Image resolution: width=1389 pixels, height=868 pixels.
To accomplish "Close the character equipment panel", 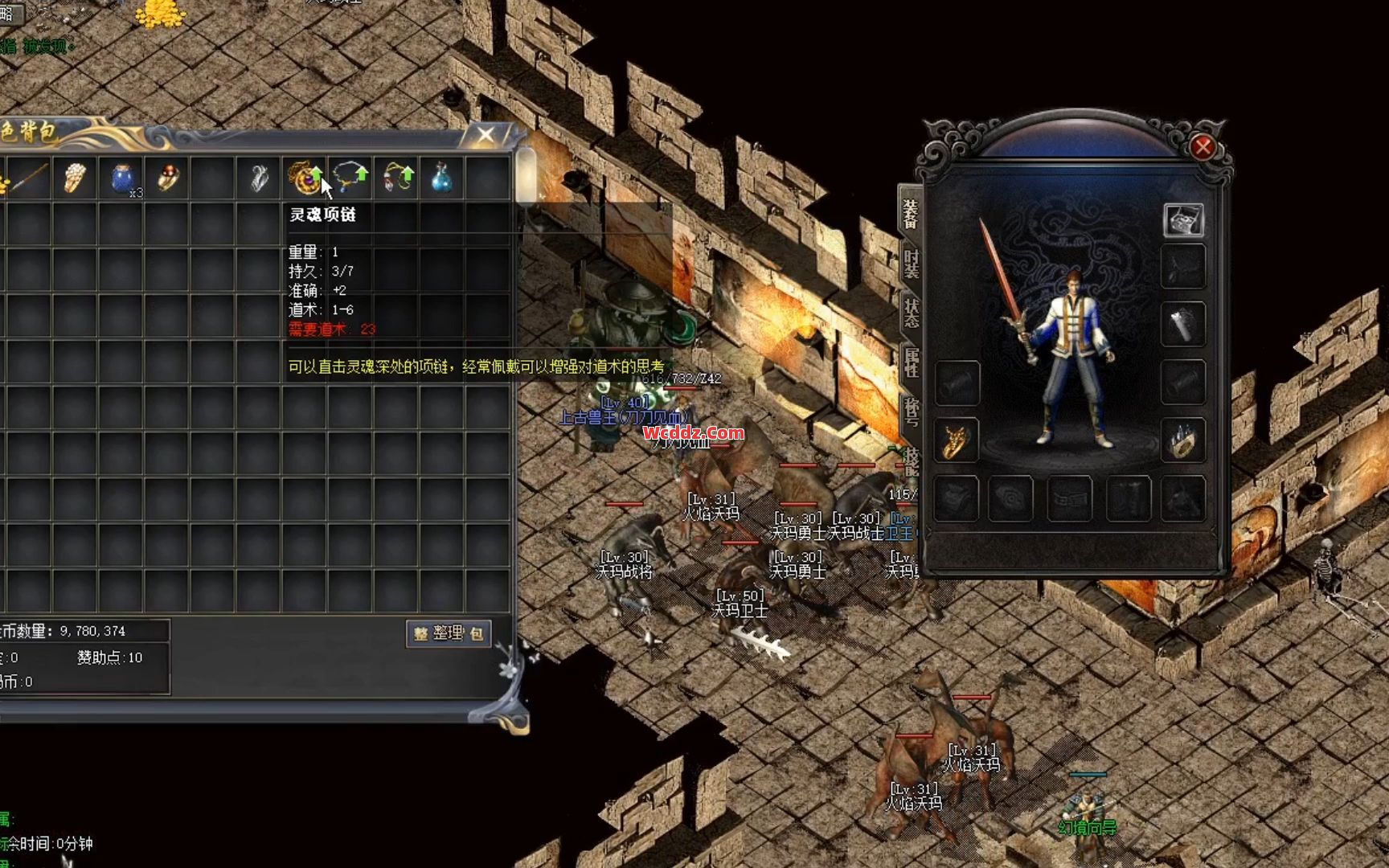I will tap(1203, 147).
